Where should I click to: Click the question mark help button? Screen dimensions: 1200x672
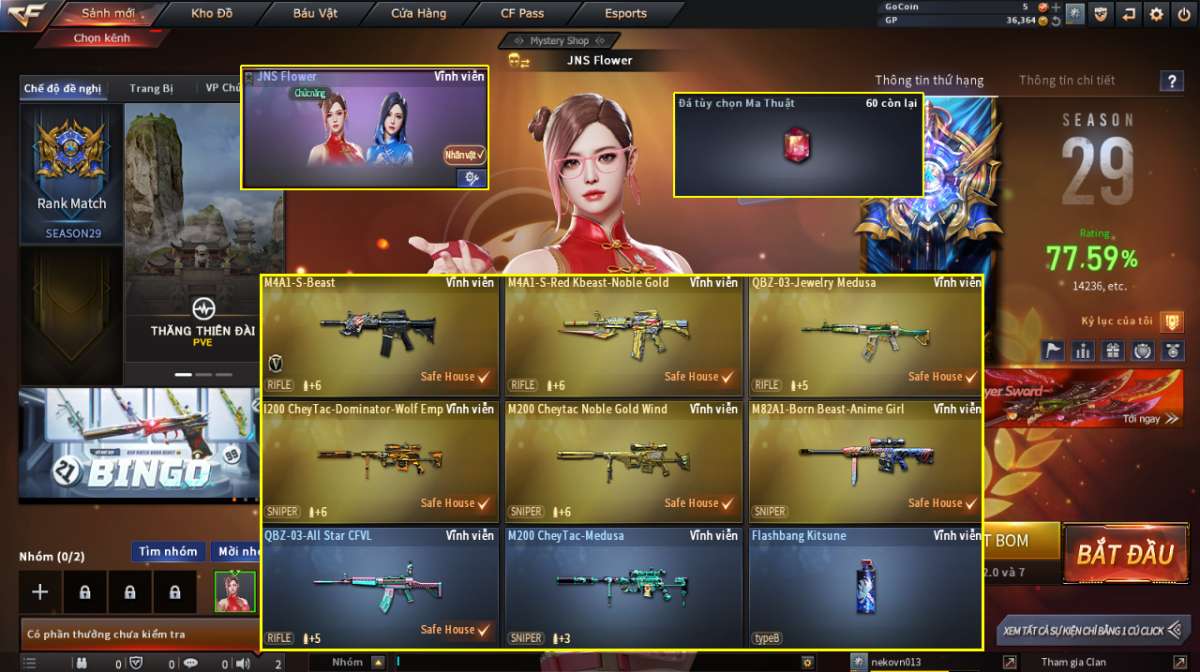(1171, 82)
